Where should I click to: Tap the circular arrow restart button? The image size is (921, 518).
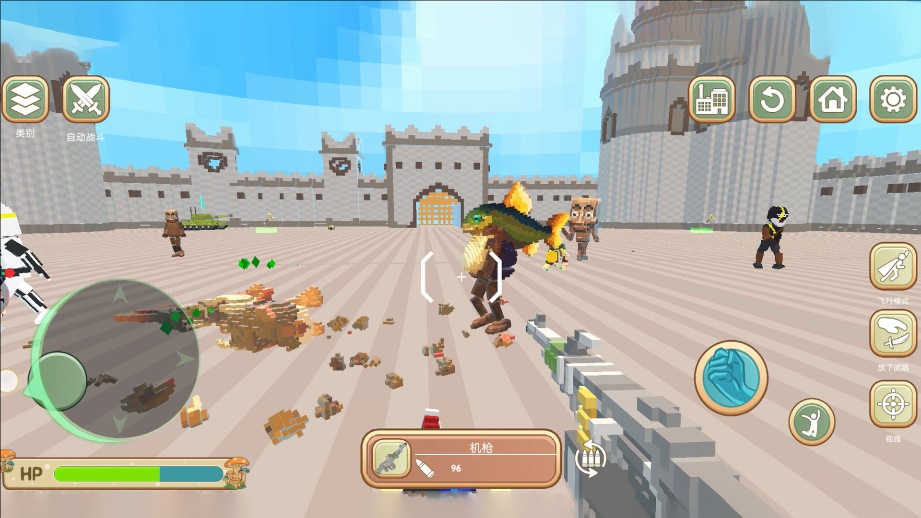point(772,99)
